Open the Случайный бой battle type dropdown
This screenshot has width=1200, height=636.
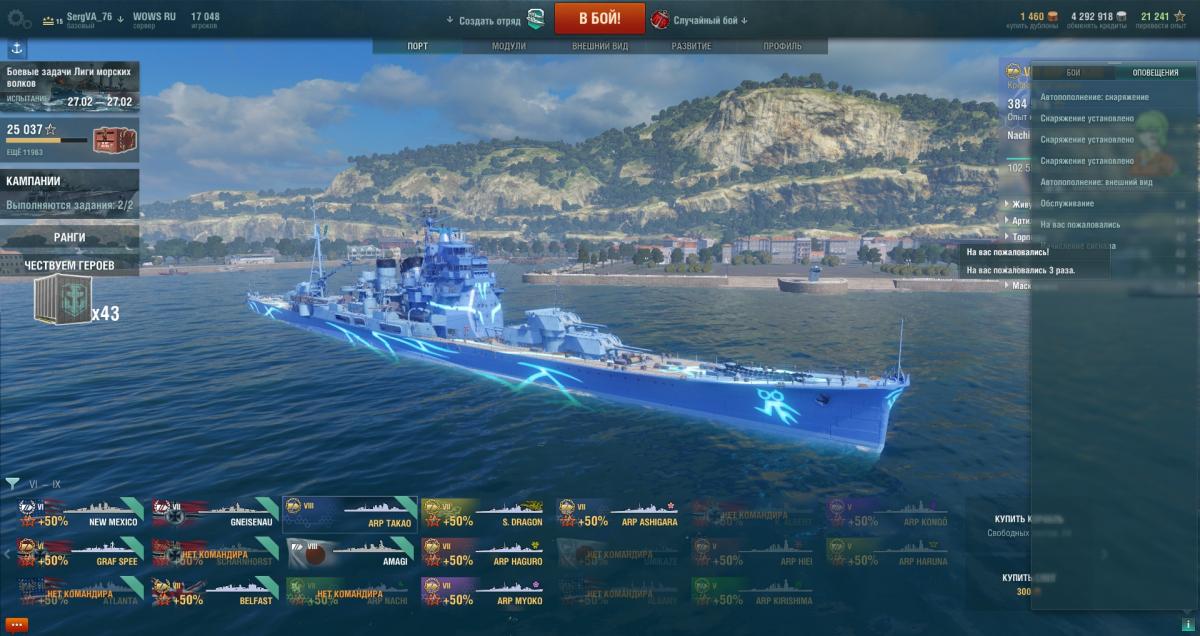pos(710,20)
